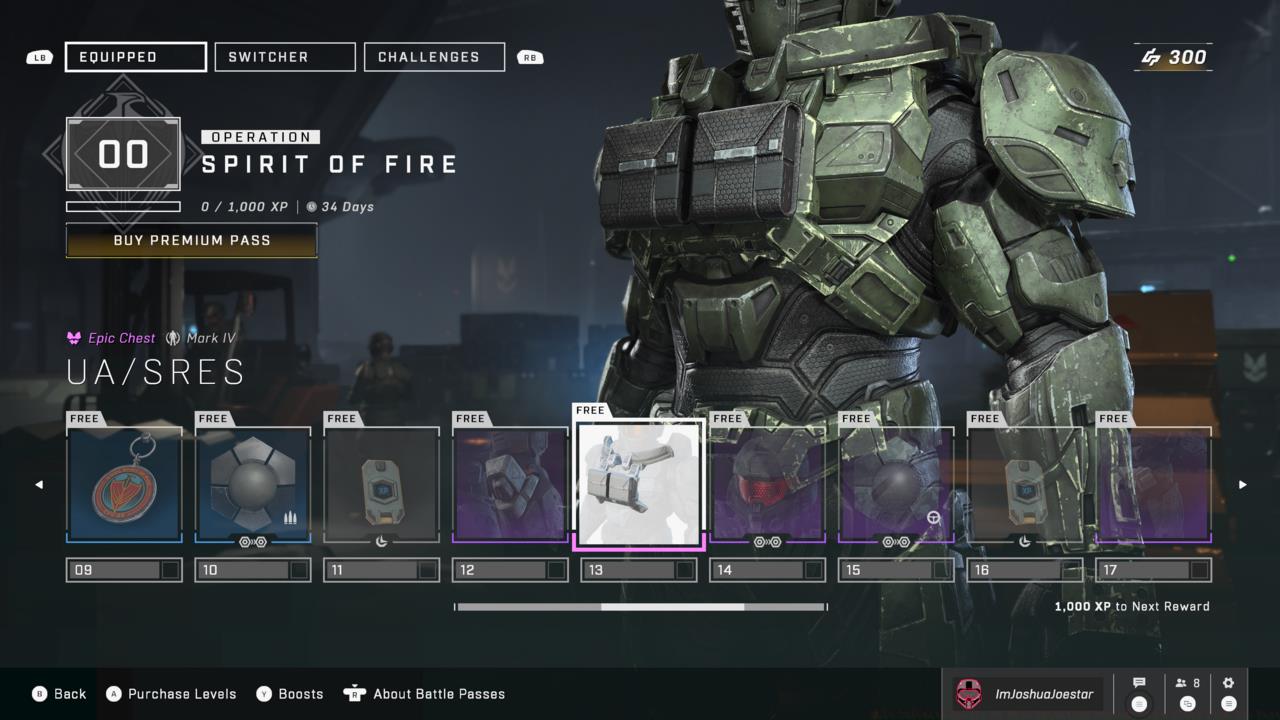The width and height of the screenshot is (1280, 720).
Task: Open the ImJoshuaJoestar player profile
Action: click(x=1027, y=694)
